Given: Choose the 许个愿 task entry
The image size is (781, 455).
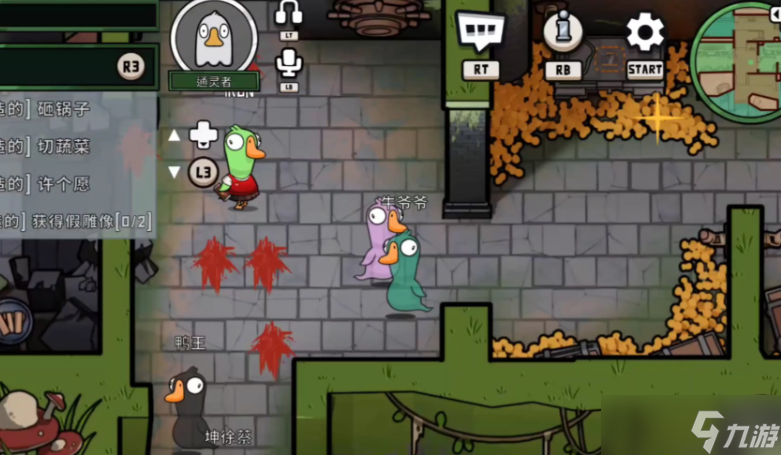Looking at the screenshot, I should (61, 183).
